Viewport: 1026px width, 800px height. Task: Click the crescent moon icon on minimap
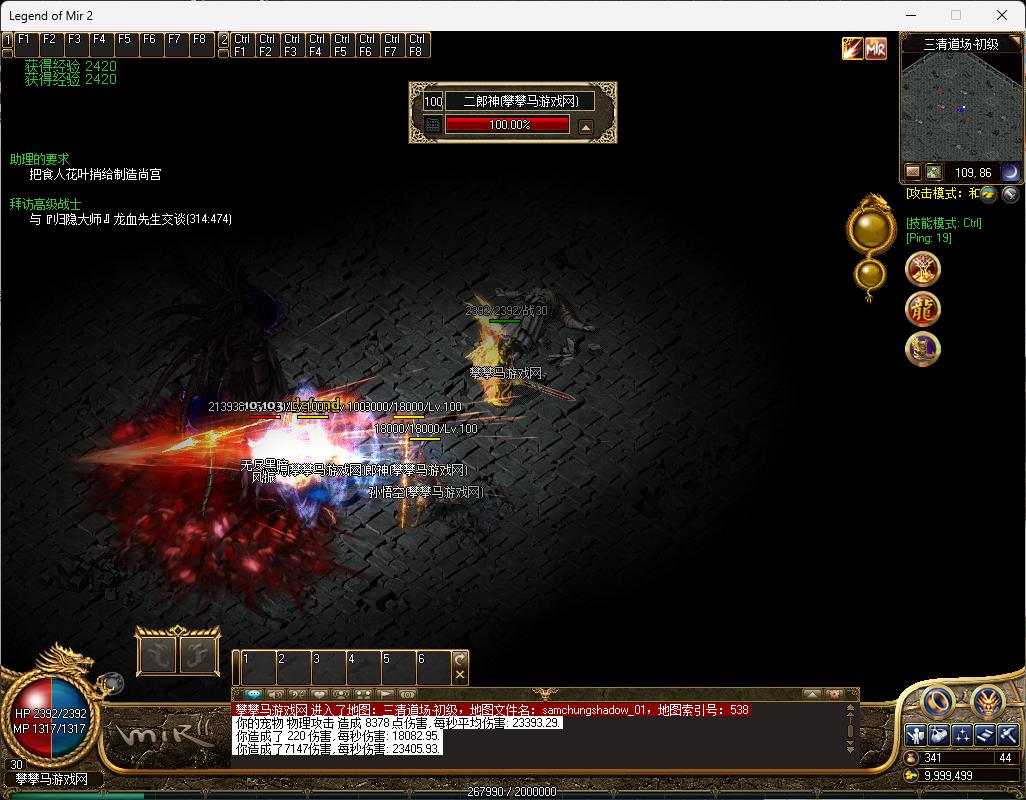[1010, 172]
